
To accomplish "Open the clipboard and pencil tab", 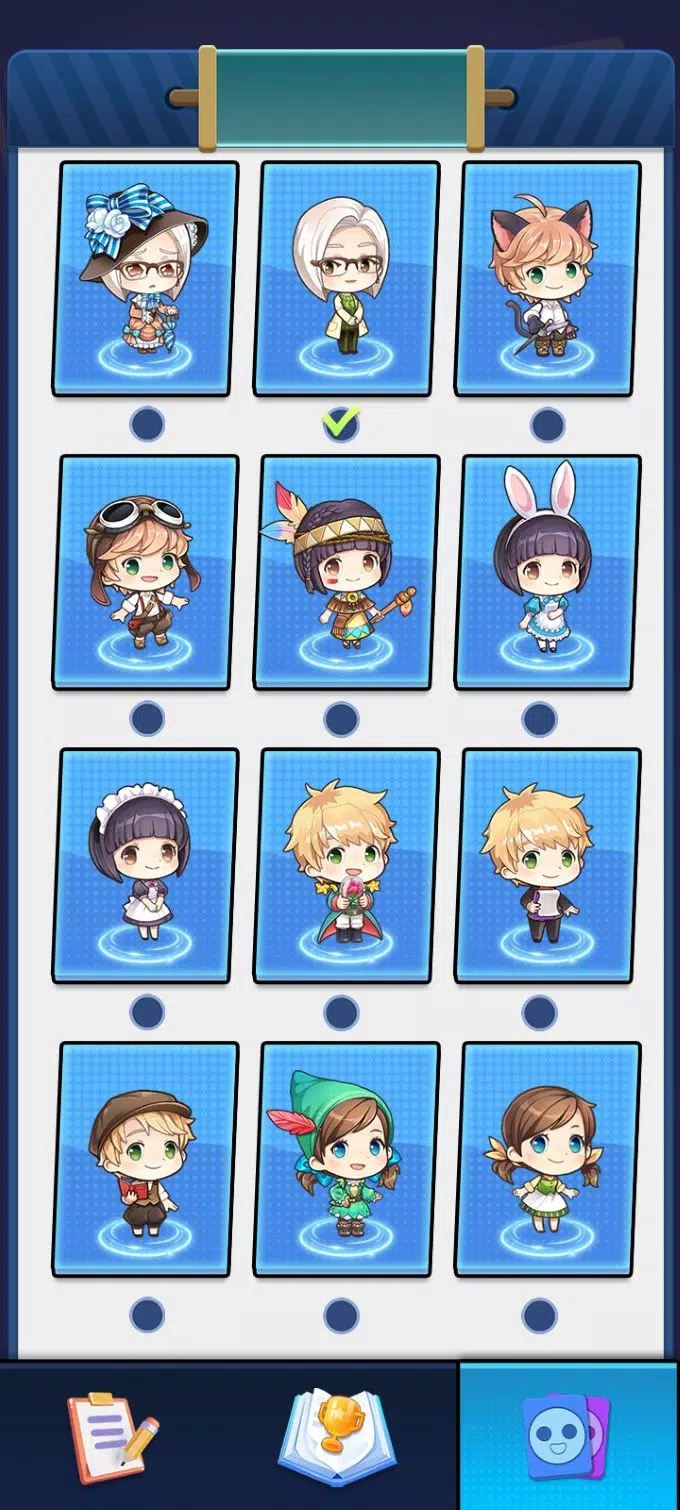I will (113, 1436).
